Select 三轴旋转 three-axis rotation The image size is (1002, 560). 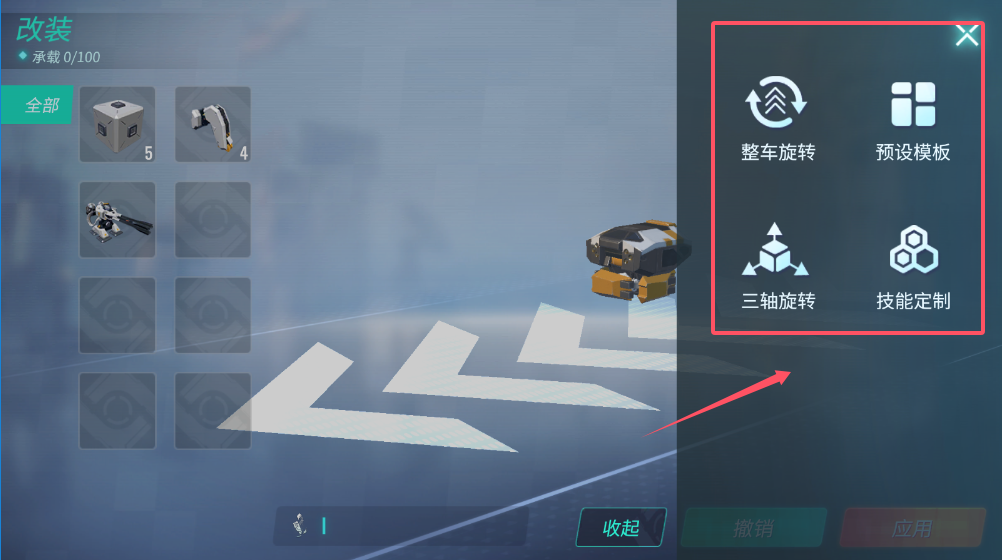point(777,267)
